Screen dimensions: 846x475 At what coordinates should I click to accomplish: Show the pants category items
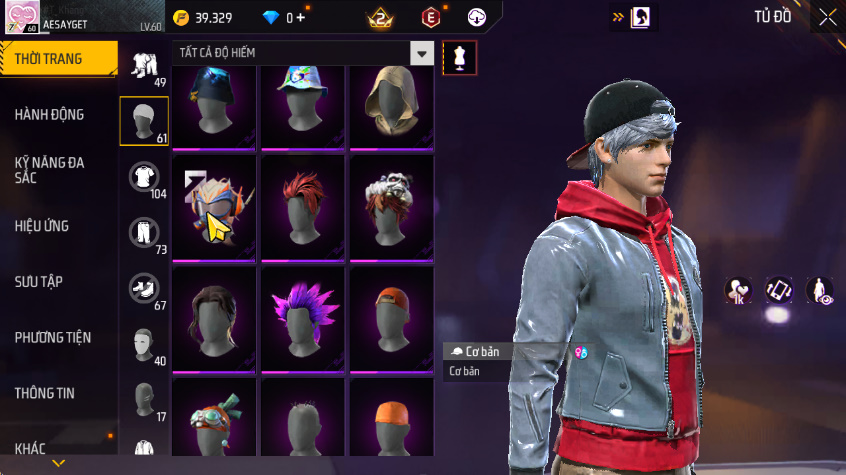(x=144, y=232)
